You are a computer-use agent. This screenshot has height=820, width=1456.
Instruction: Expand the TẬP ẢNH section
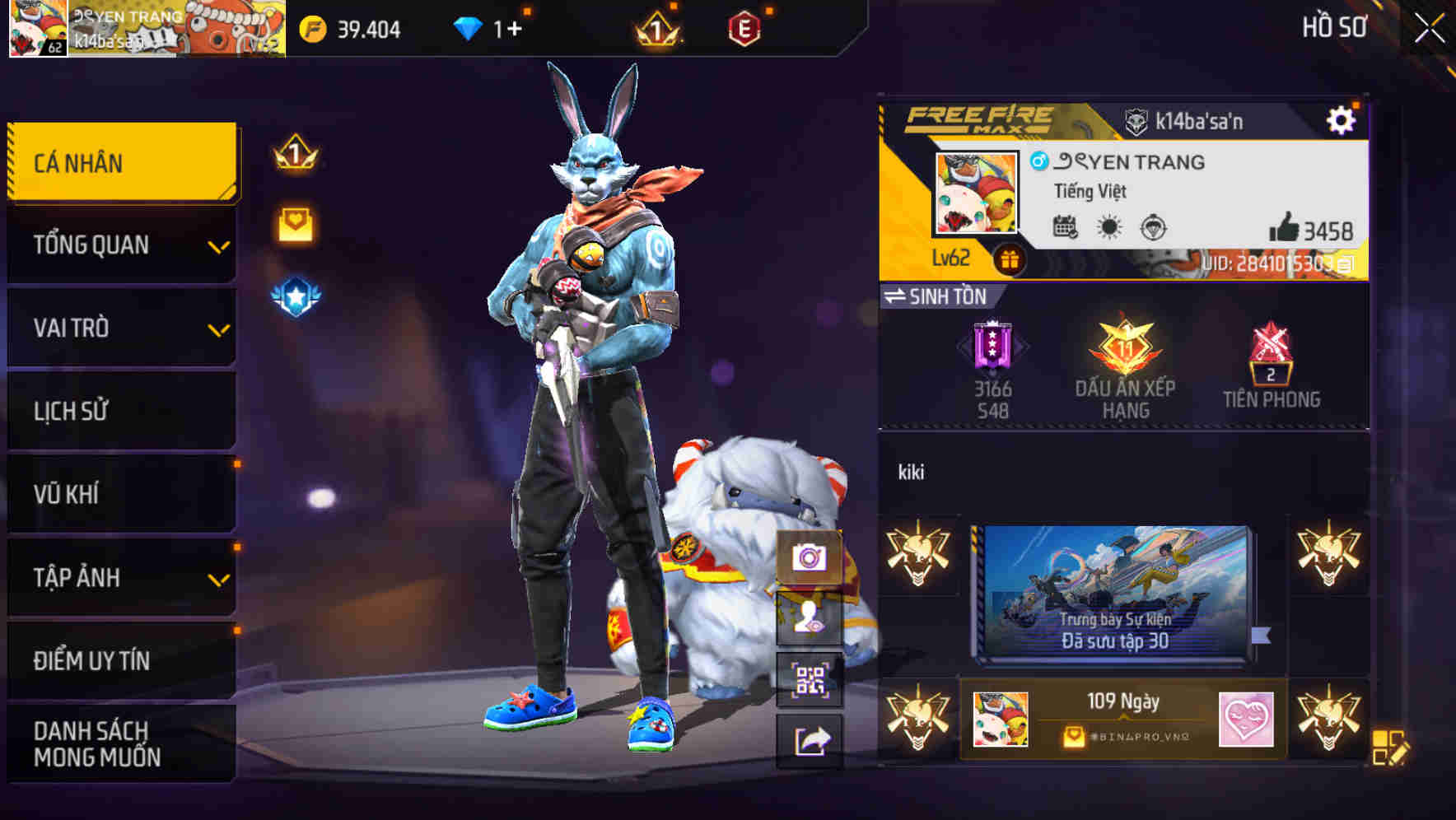[x=120, y=578]
